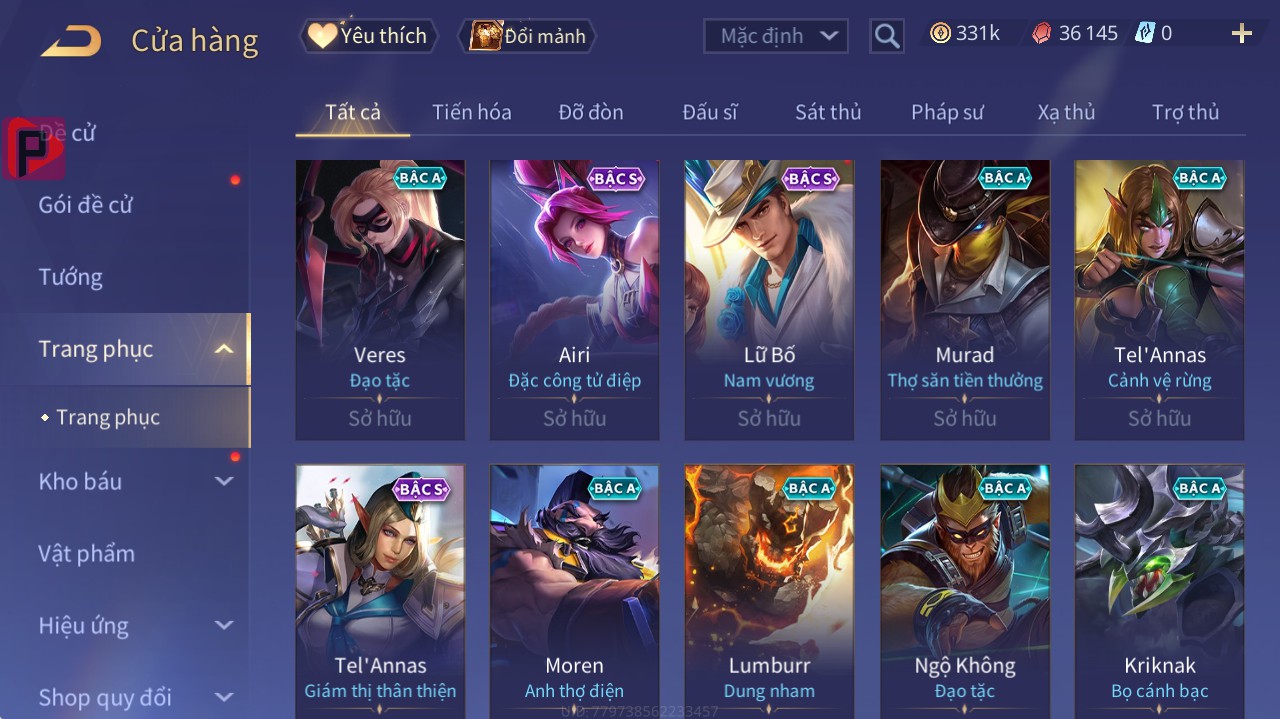Open the Vật phẩm items section
Screen dimensions: 1280x719
tap(87, 553)
